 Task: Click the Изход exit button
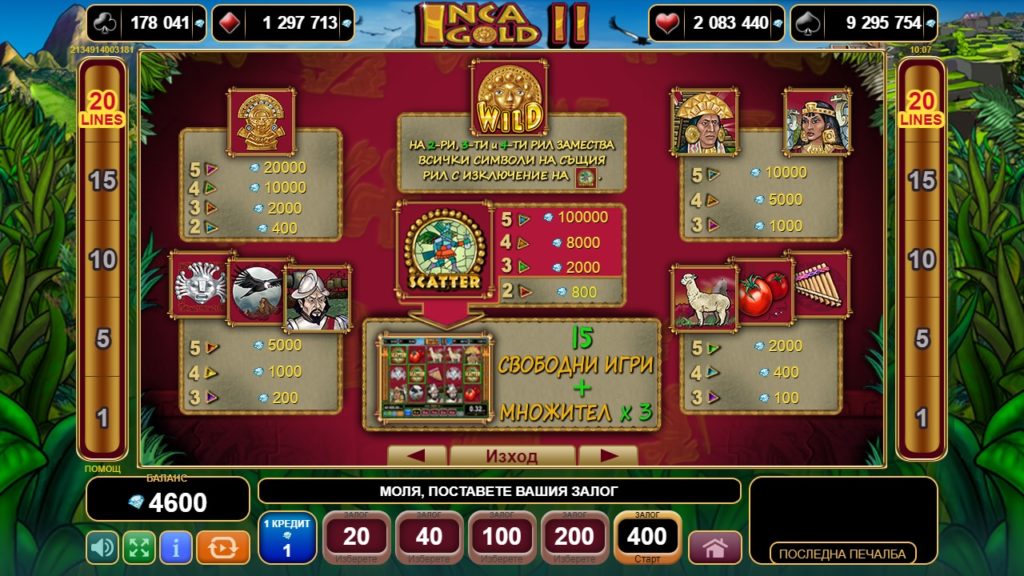(512, 456)
